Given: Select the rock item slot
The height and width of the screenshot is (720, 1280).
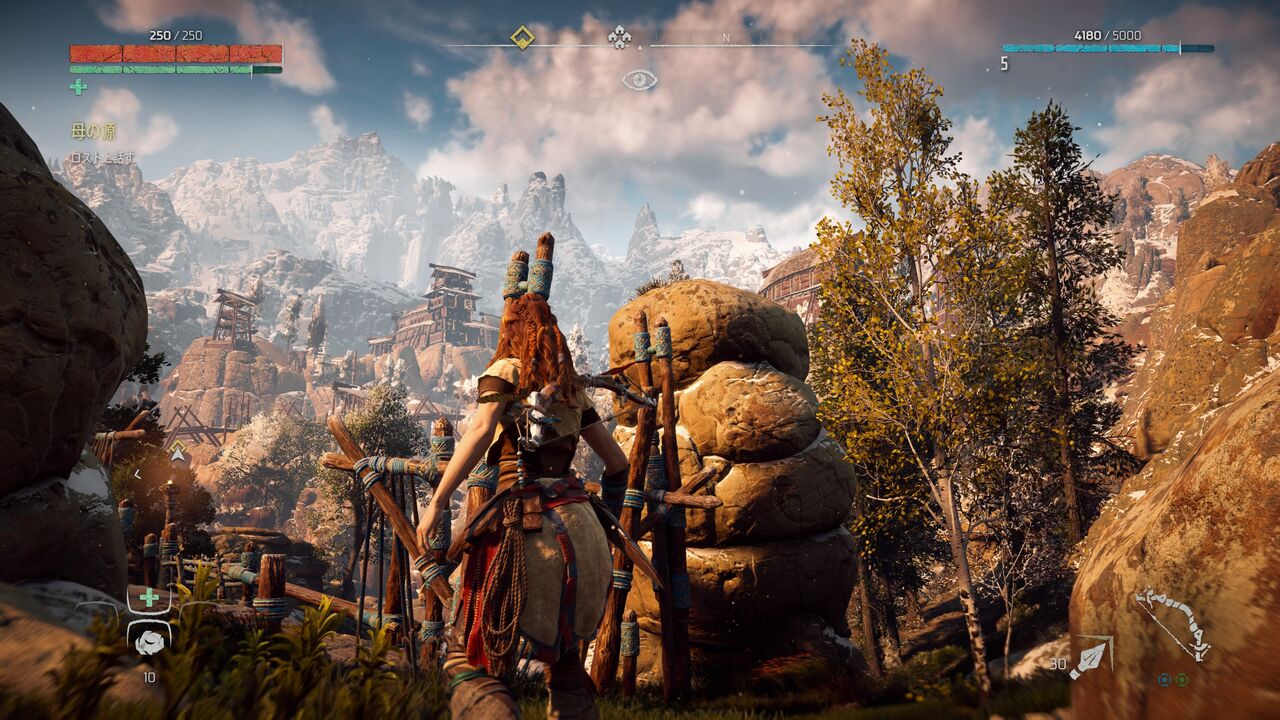Looking at the screenshot, I should coord(149,641).
